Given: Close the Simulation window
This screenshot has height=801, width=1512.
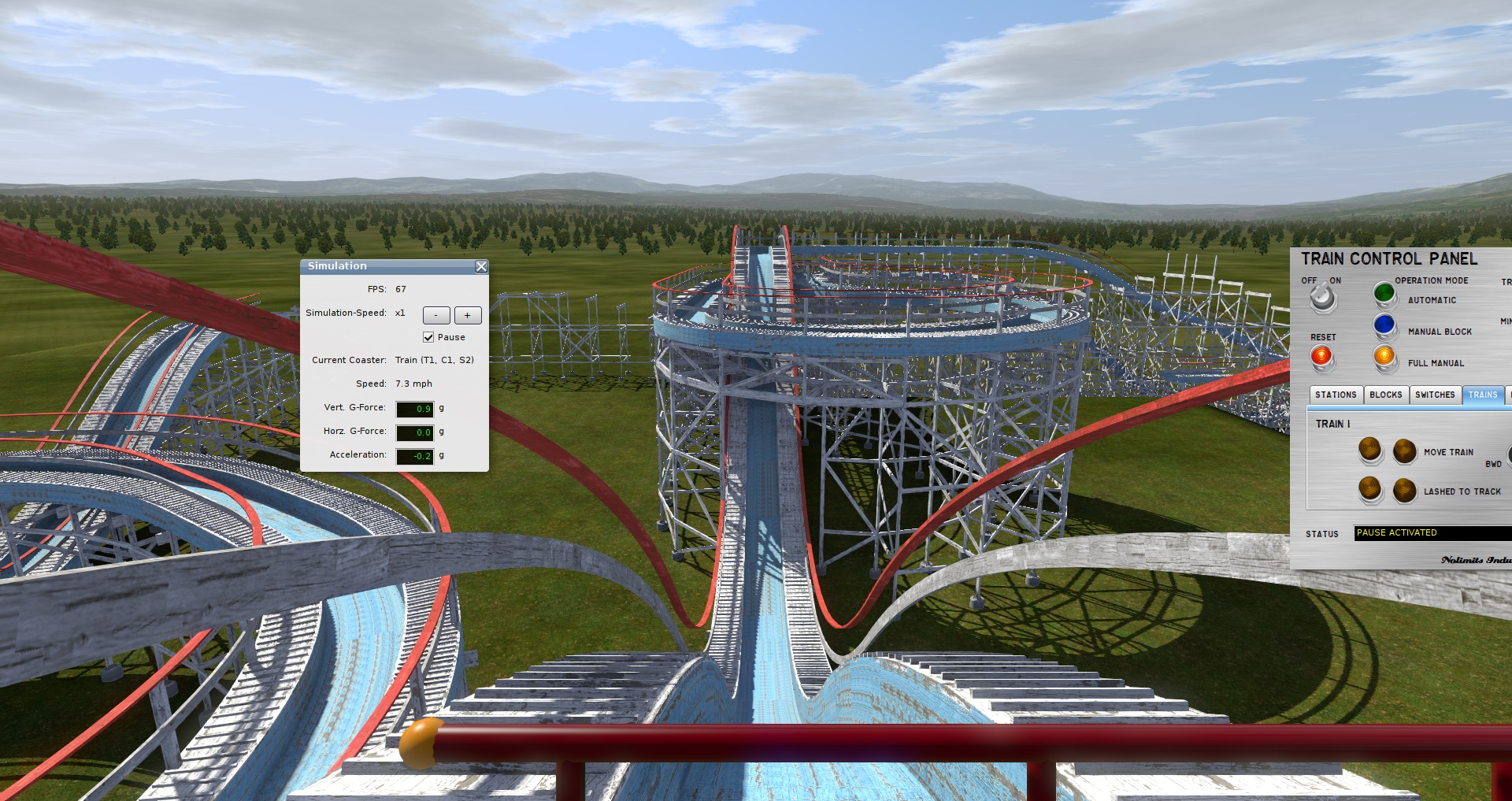Looking at the screenshot, I should [481, 267].
